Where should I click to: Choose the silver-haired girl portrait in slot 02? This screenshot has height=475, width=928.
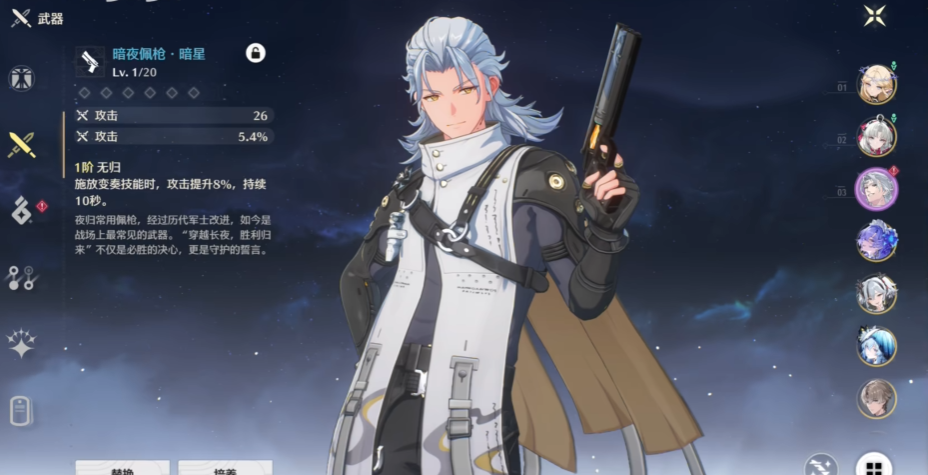[x=876, y=137]
